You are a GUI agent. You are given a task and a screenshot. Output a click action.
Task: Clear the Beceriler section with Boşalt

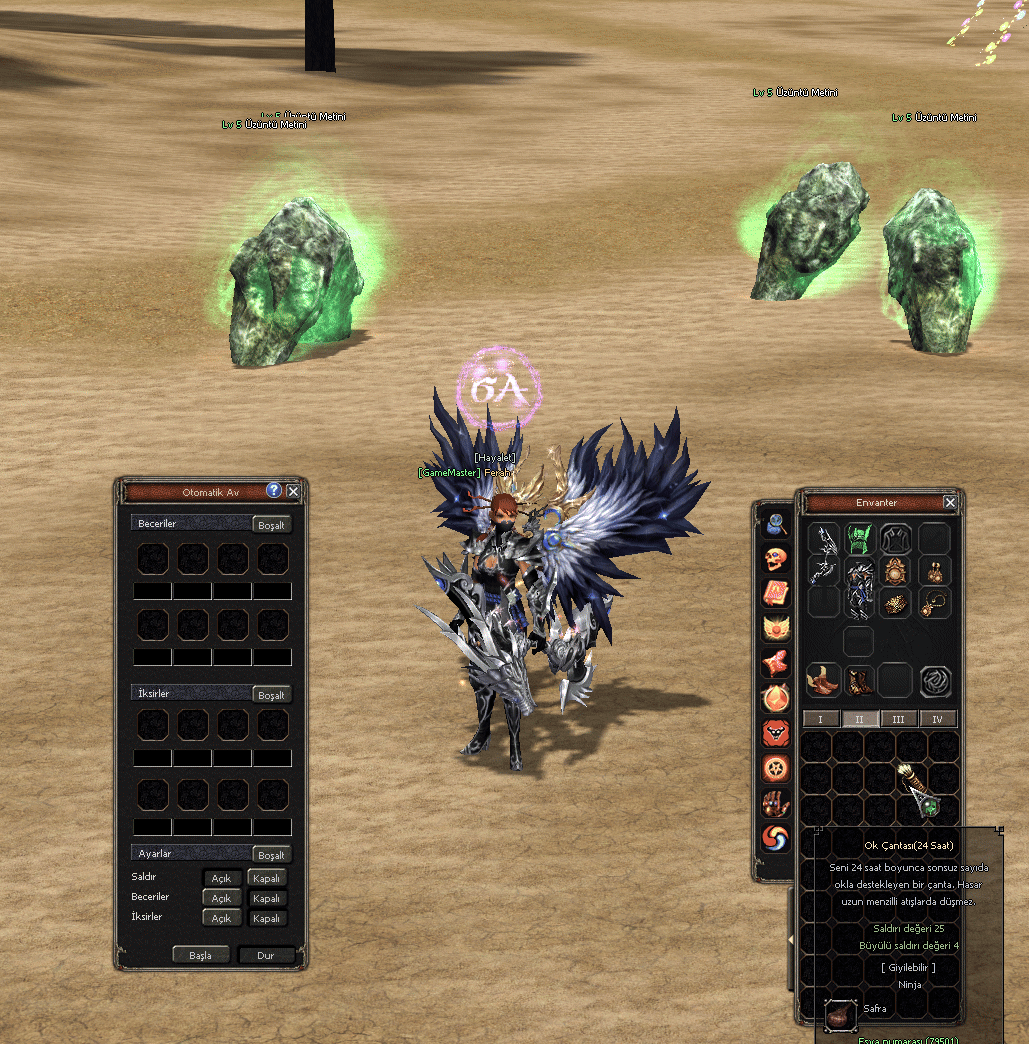pyautogui.click(x=271, y=525)
